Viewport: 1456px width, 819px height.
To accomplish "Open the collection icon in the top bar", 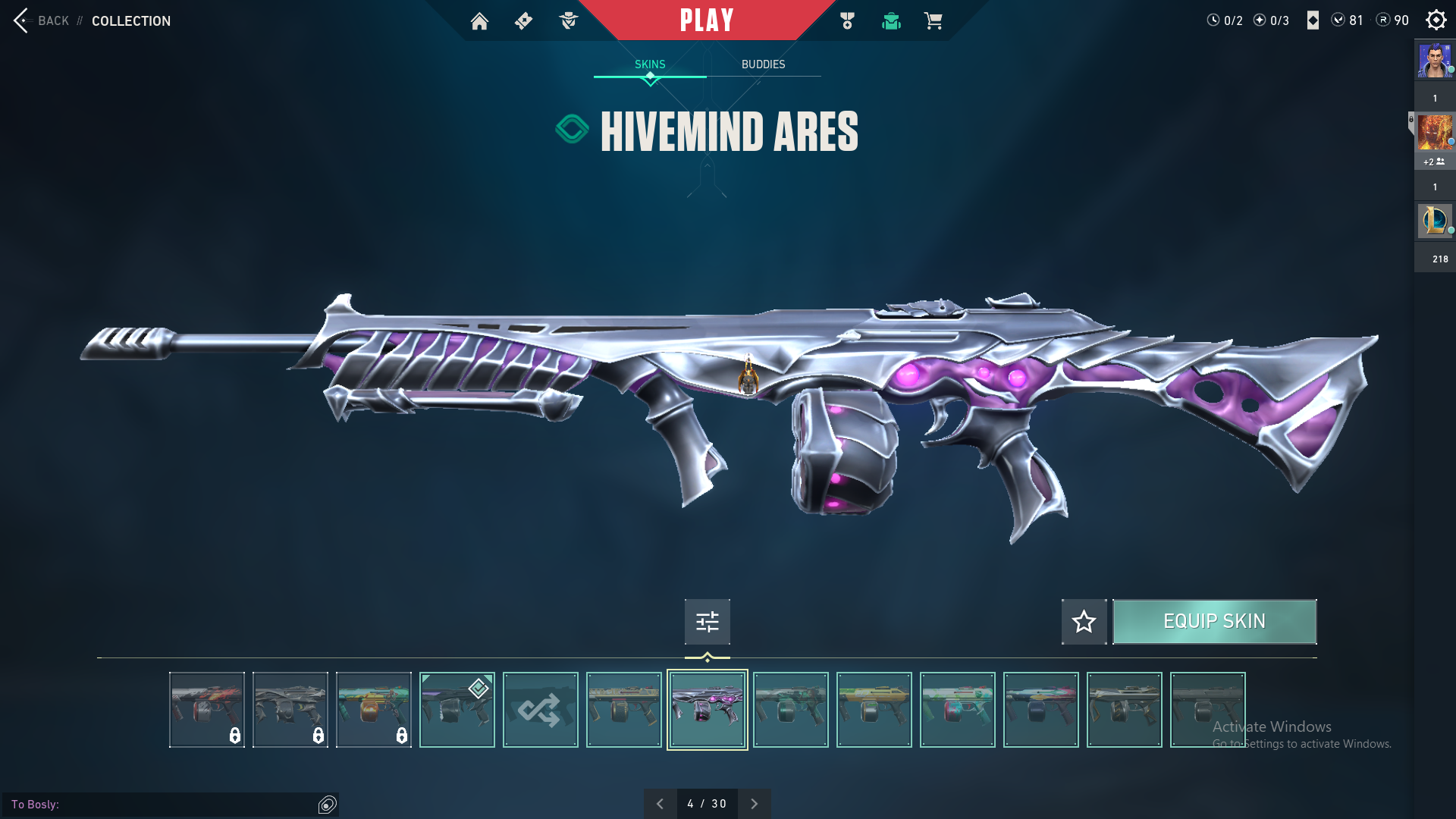I will click(891, 21).
